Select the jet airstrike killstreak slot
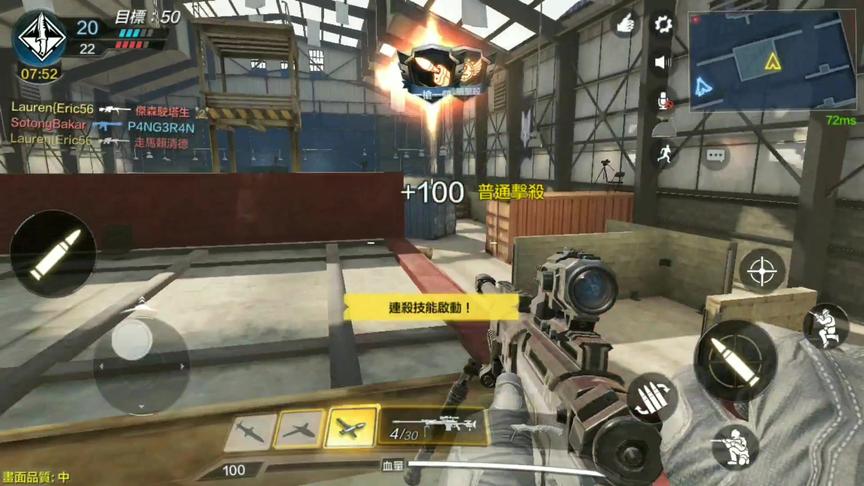The width and height of the screenshot is (864, 486). [299, 430]
